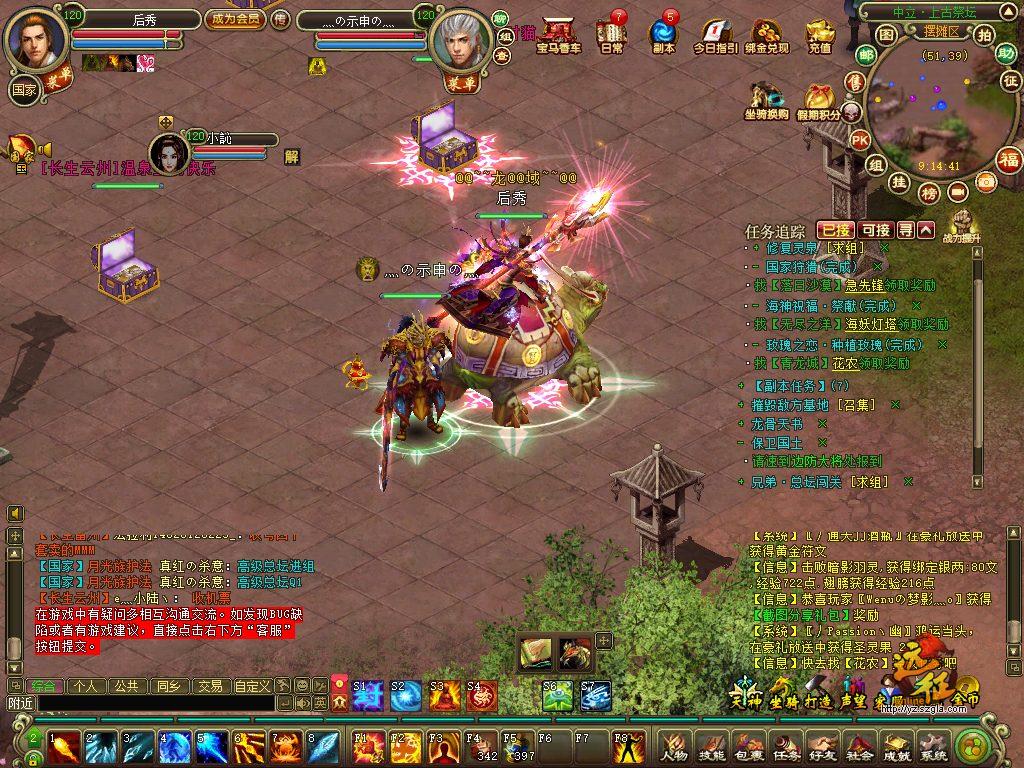Use the F8 flaming figure skill

(x=627, y=746)
